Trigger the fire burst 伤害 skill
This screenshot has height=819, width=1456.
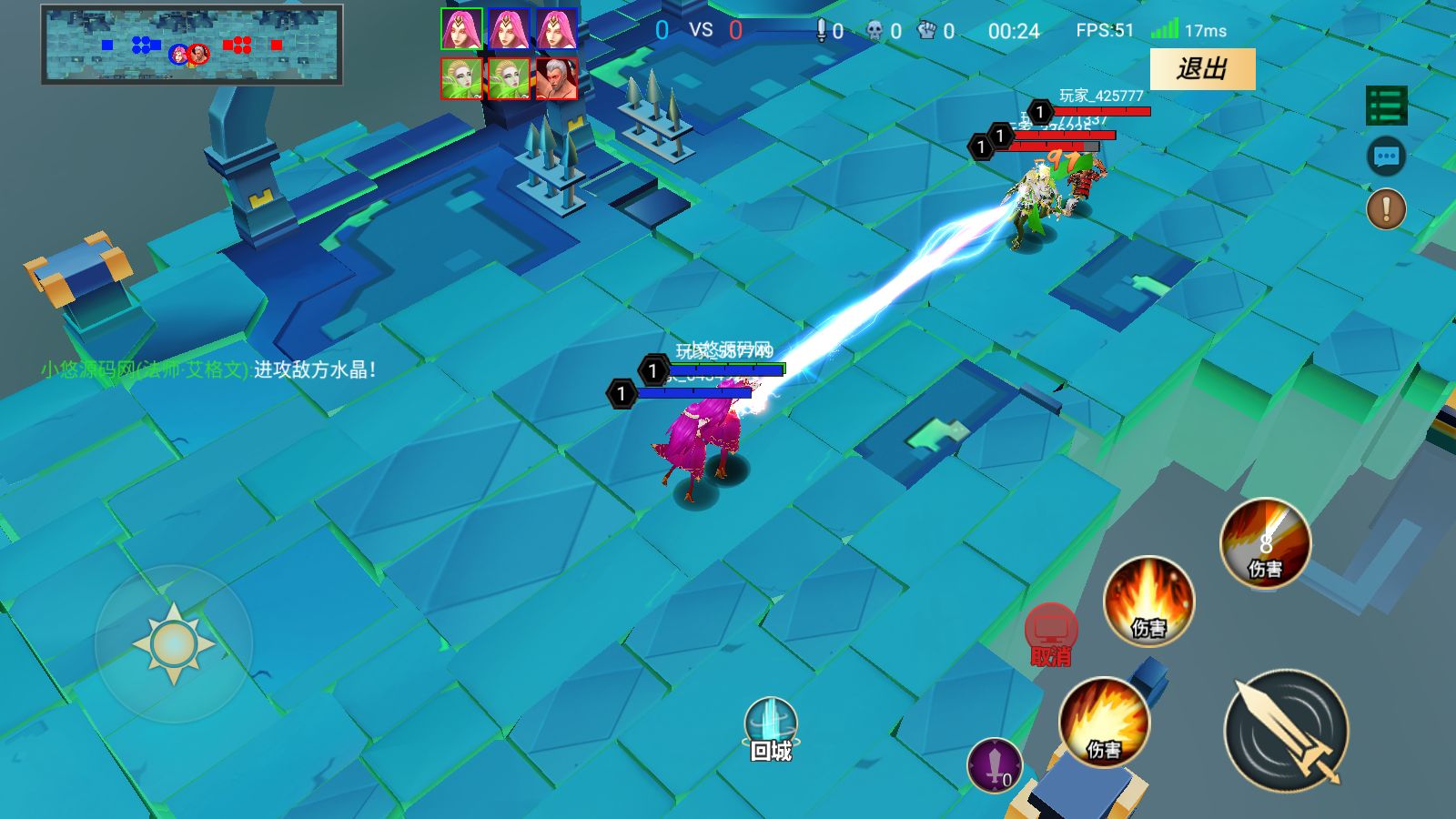point(1104,723)
